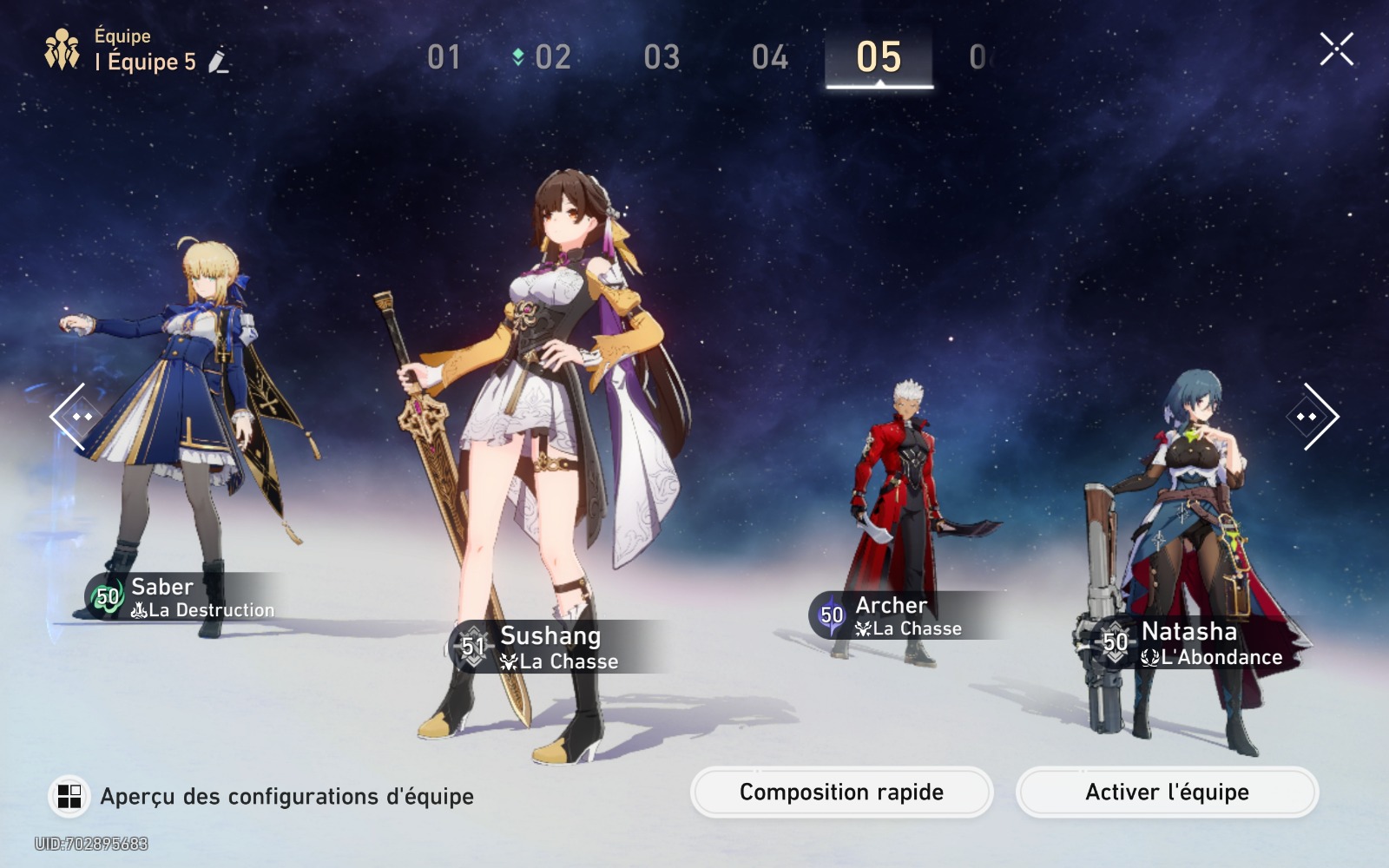Go to team tab 04
The image size is (1389, 868).
770,58
